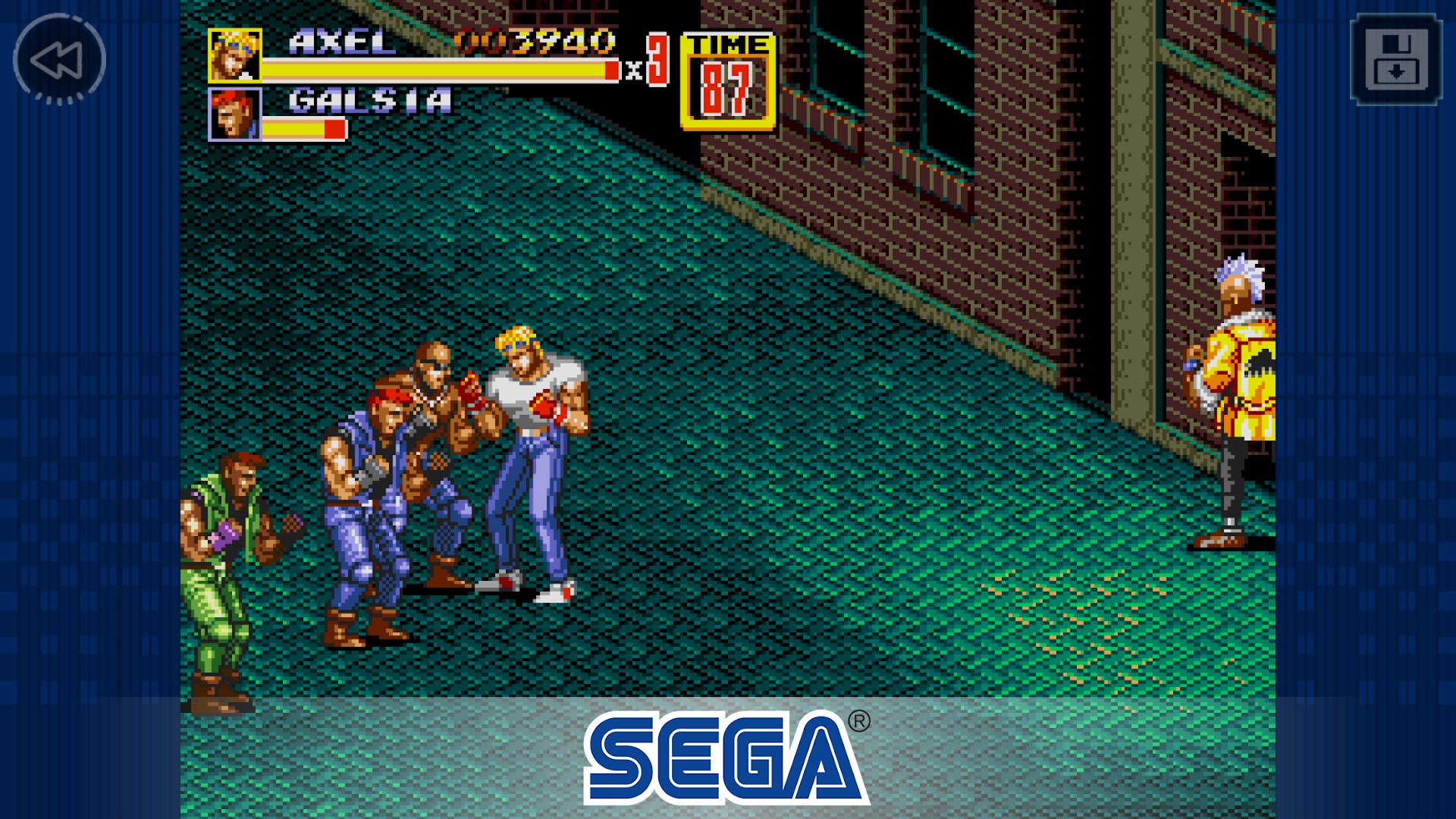
Task: Tap the AXEL name label
Action: pyautogui.click(x=340, y=42)
